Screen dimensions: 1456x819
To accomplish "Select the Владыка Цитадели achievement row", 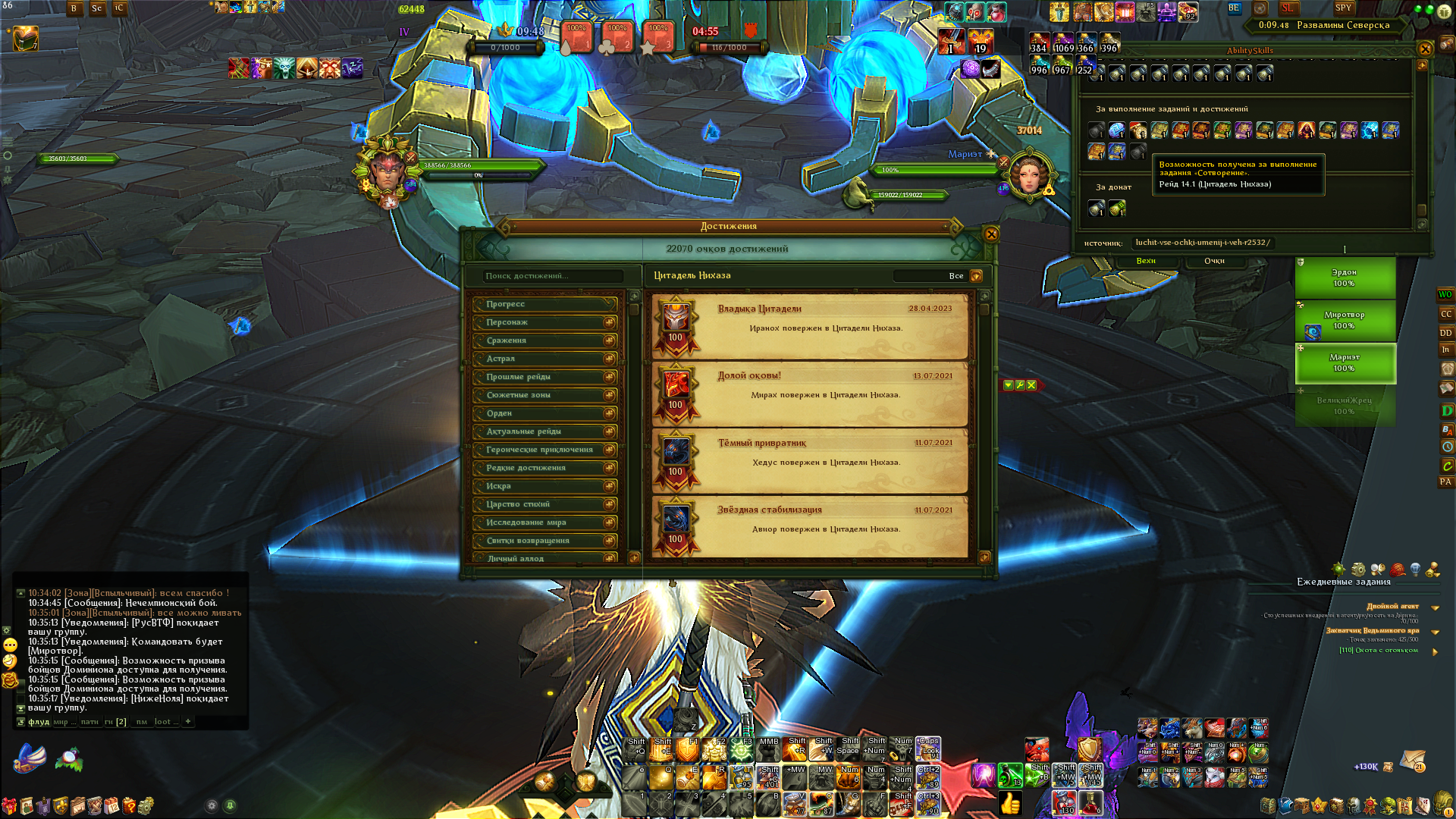I will point(810,326).
